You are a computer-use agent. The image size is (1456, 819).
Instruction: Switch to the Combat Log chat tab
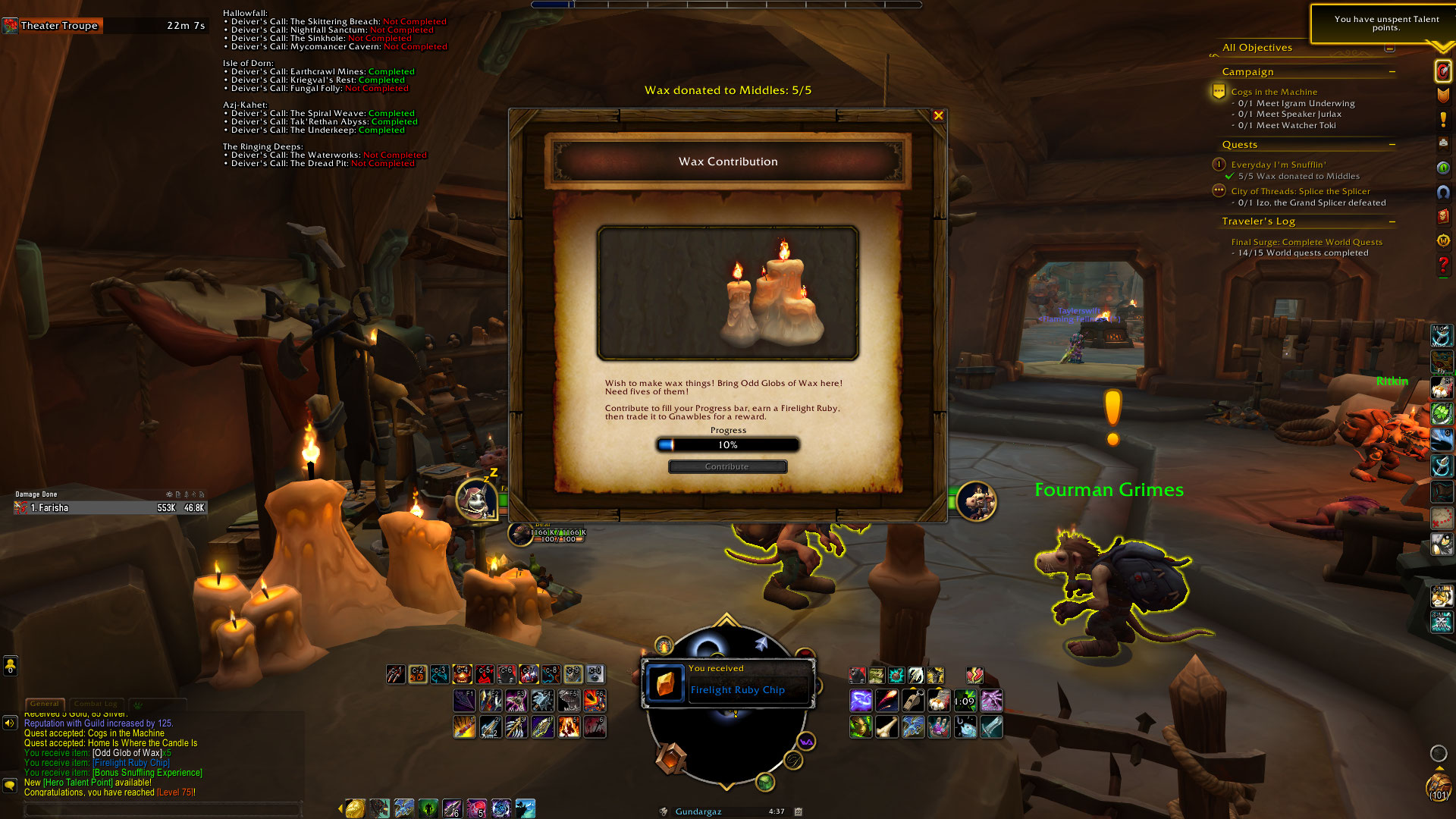click(x=96, y=704)
